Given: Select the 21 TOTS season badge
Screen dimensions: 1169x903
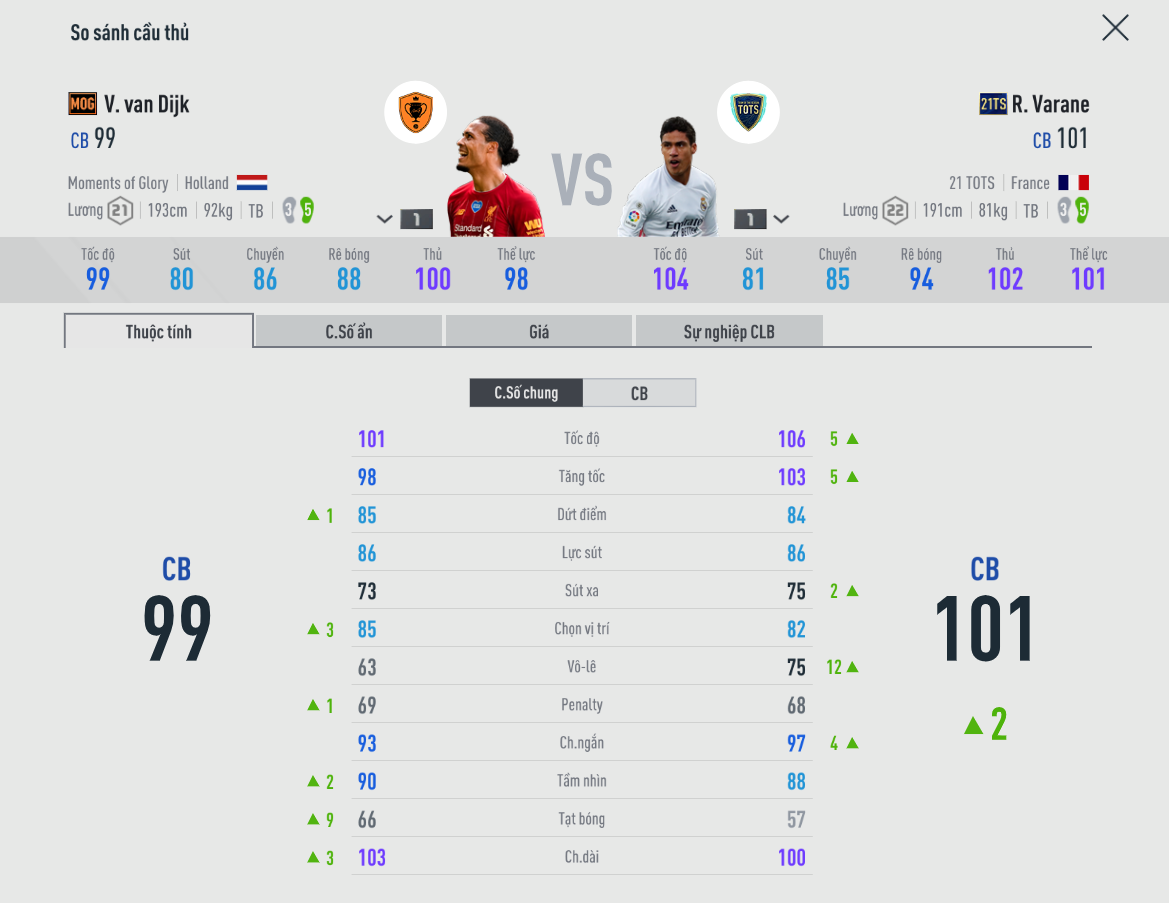Looking at the screenshot, I should point(747,111).
